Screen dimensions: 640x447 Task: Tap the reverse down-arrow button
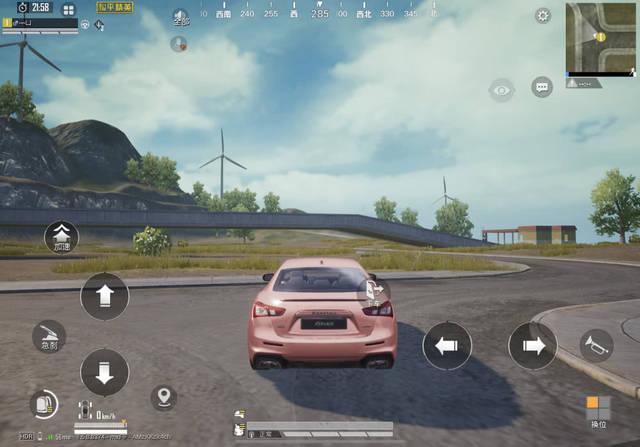pyautogui.click(x=104, y=371)
